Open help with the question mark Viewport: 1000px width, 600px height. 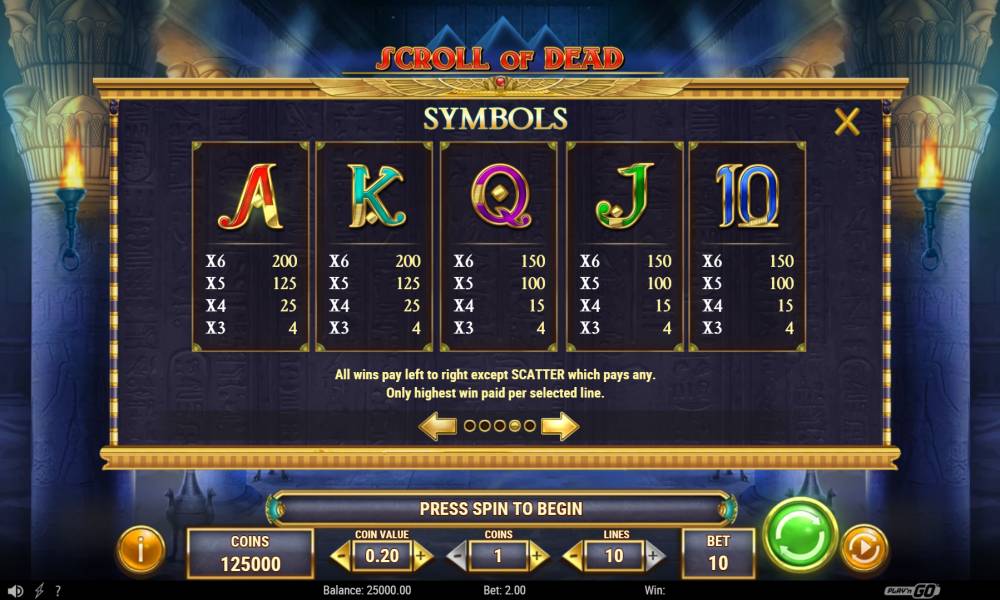(58, 591)
